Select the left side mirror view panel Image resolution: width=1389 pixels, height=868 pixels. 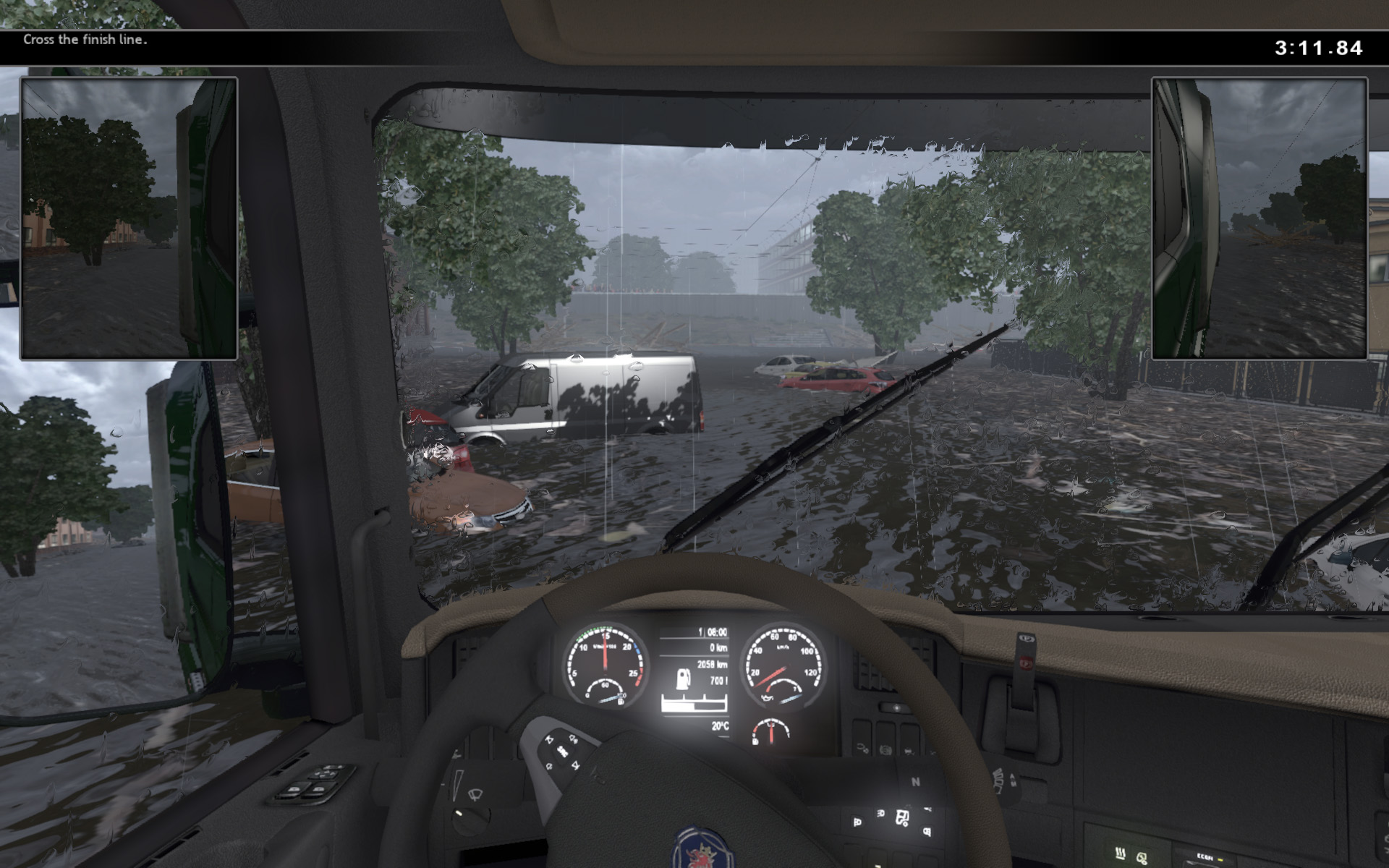(x=129, y=218)
